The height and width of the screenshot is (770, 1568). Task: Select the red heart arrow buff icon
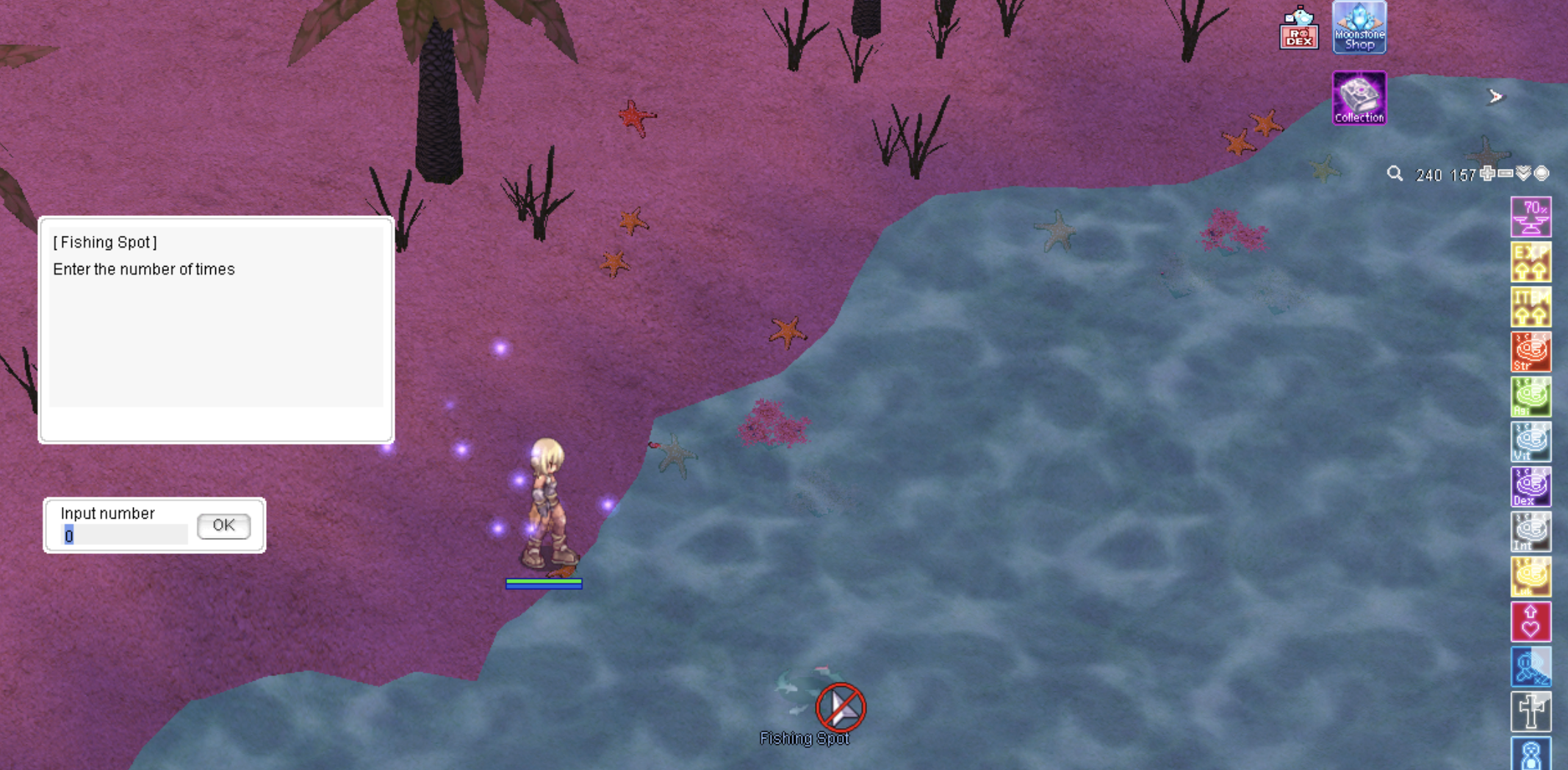tap(1531, 622)
